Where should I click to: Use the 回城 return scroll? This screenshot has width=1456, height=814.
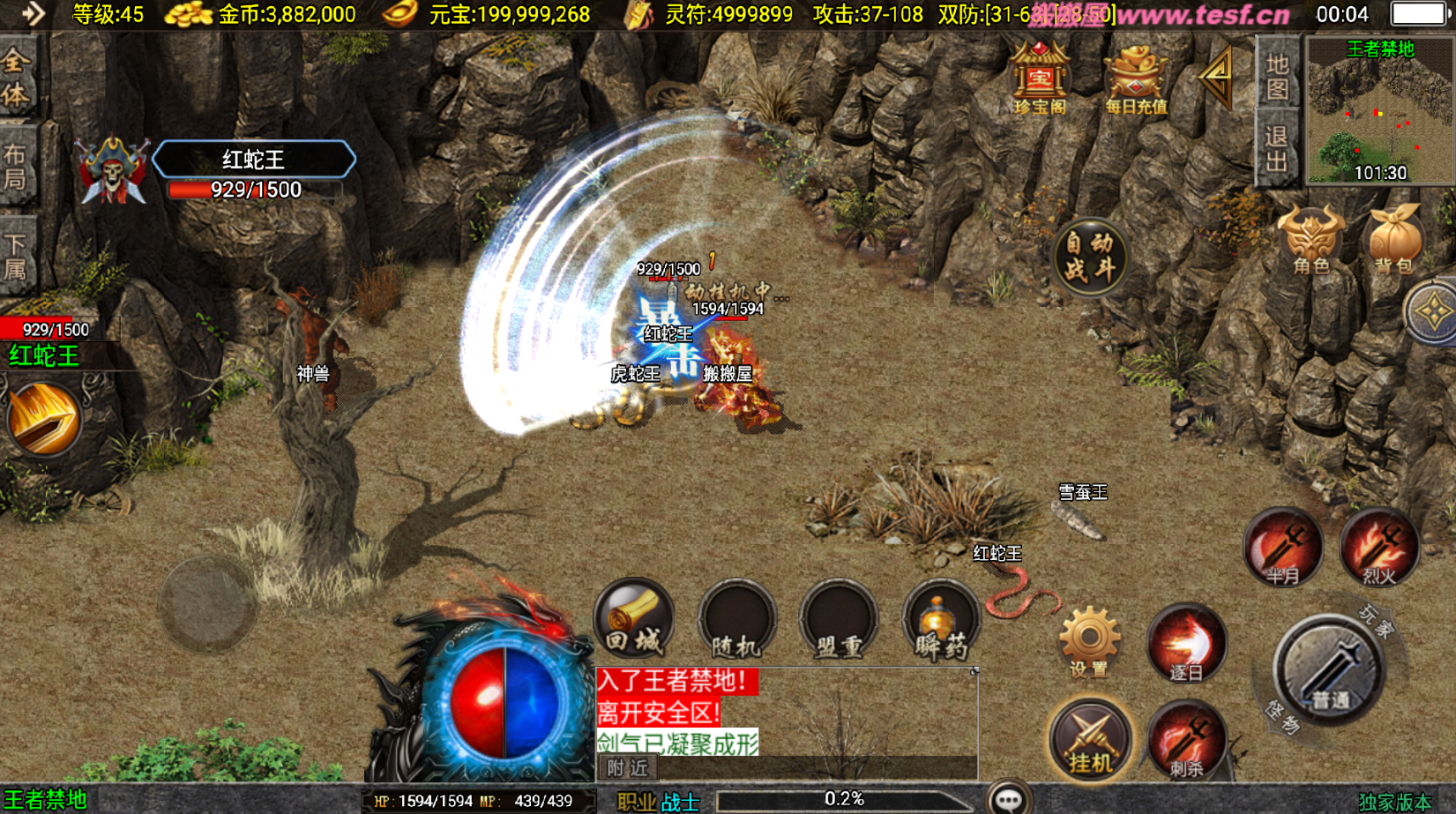634,620
